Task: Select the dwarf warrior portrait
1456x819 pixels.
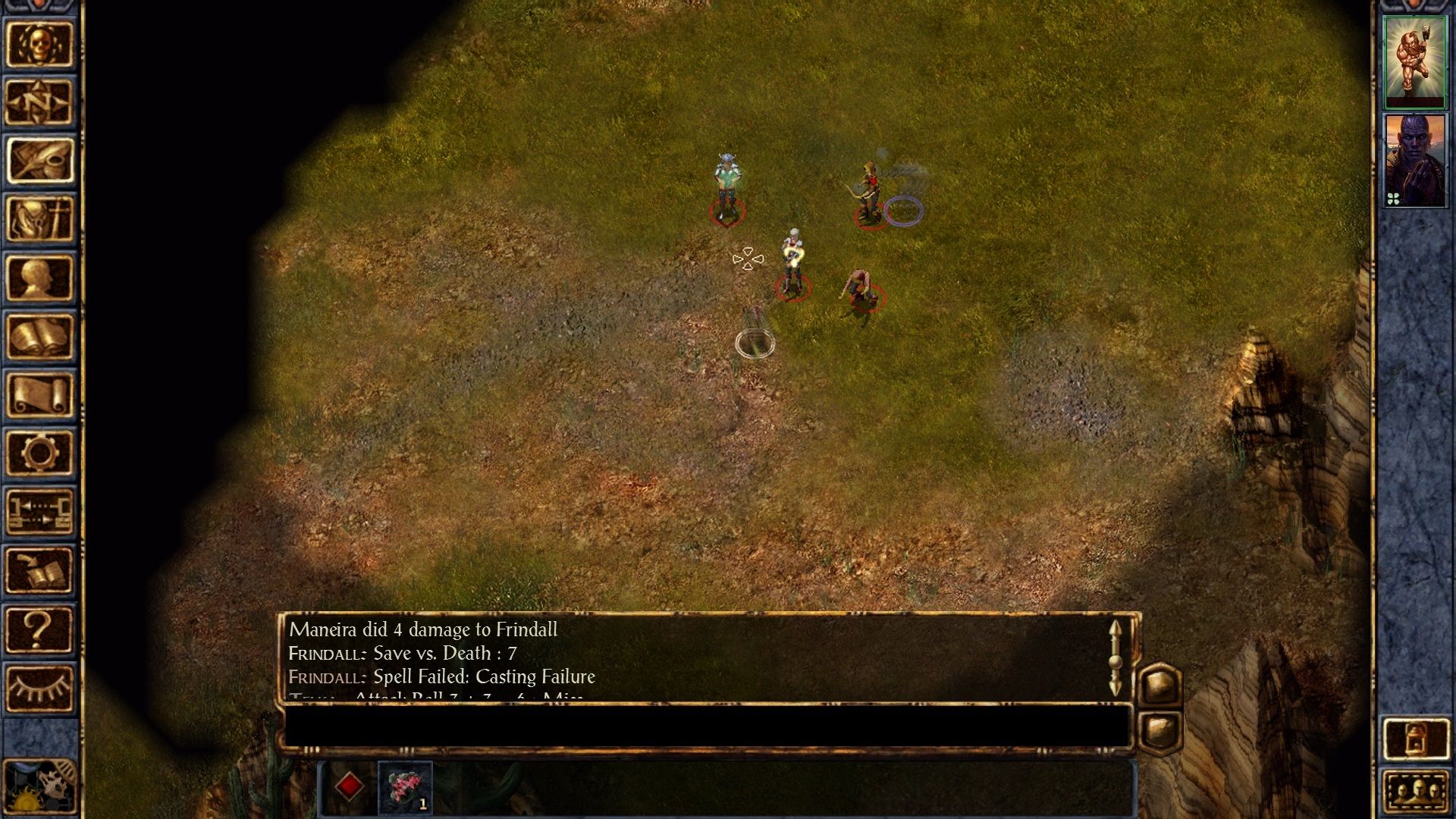Action: pos(1415,62)
